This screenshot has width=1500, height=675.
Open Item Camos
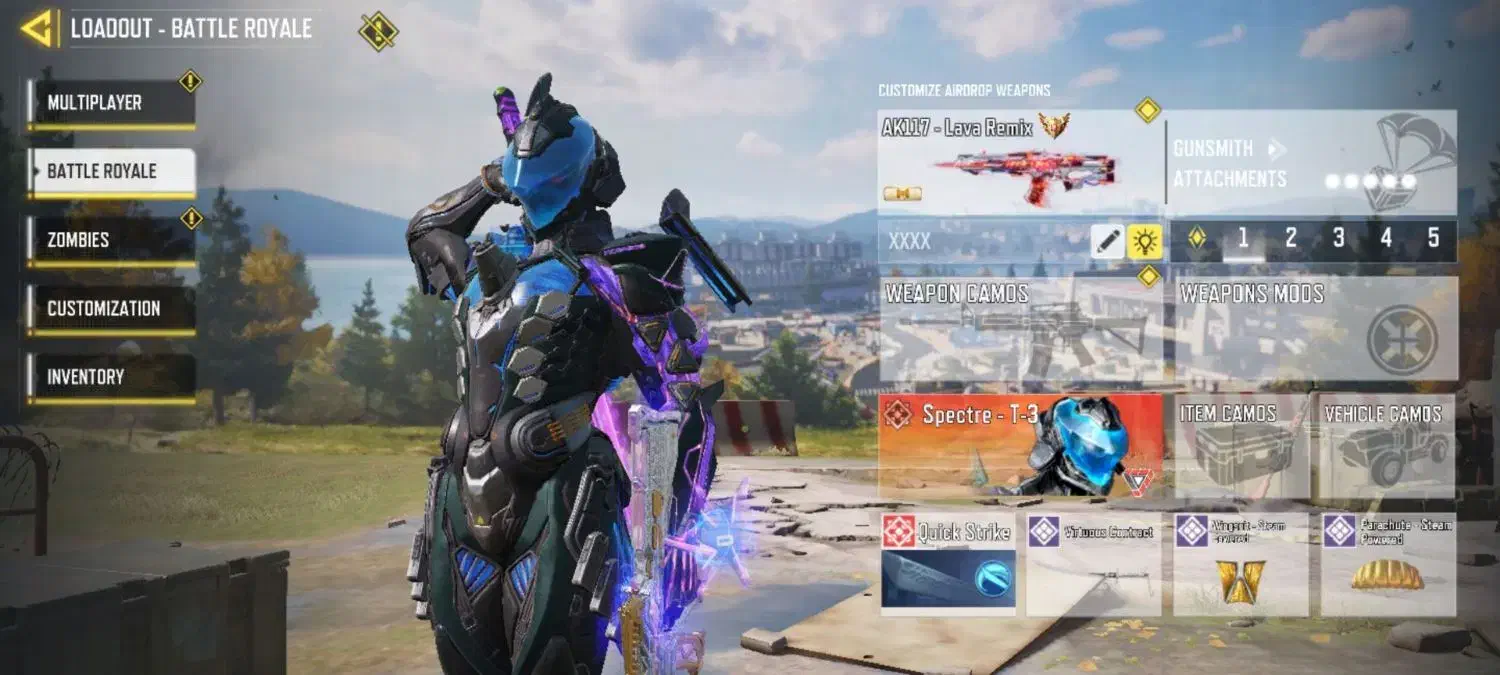pyautogui.click(x=1241, y=445)
